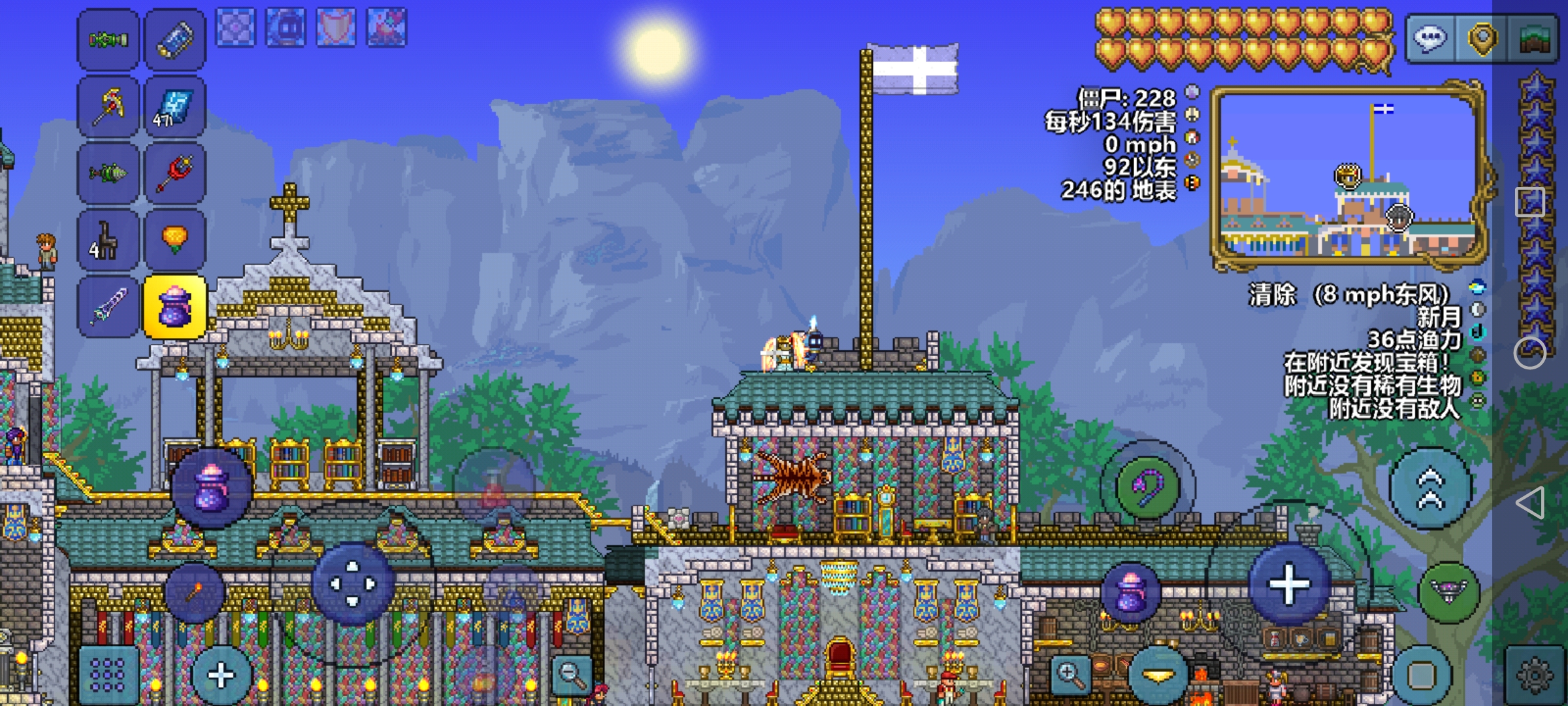Screen dimensions: 1568x706
Task: Choose the red magnet staff slot
Action: (174, 173)
